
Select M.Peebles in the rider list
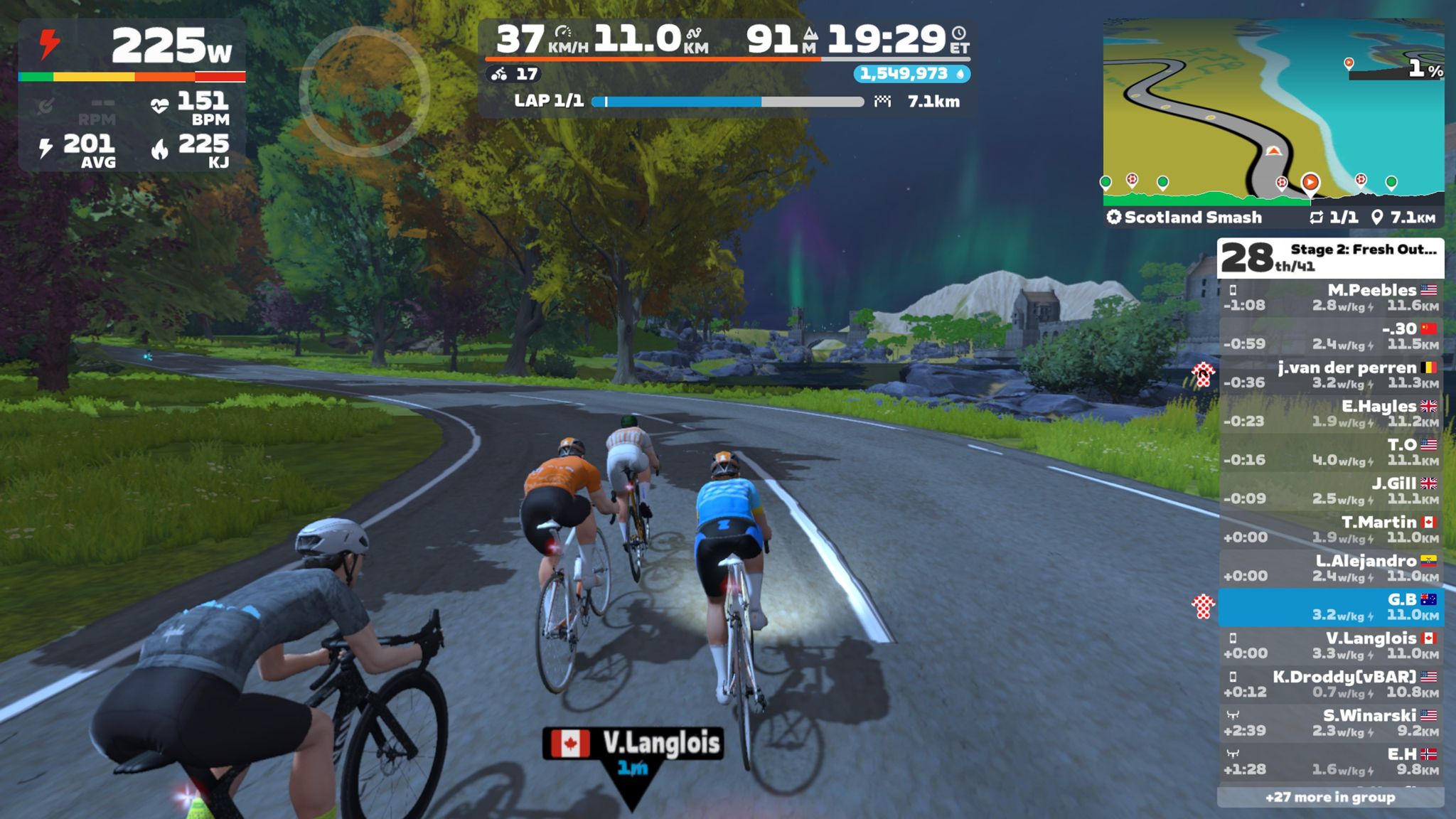coord(1331,298)
